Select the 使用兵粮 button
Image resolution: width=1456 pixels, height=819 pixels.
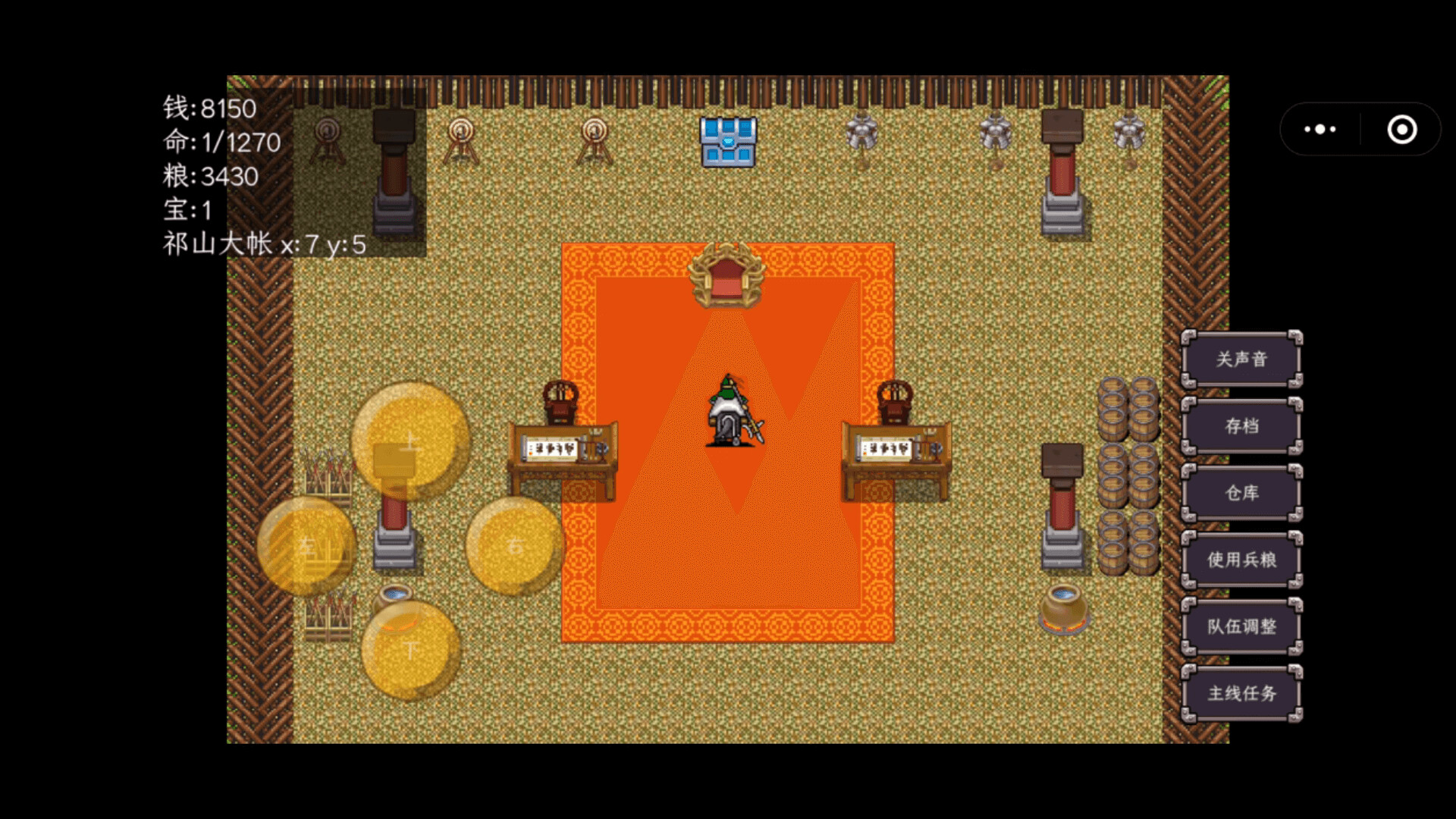click(1241, 560)
